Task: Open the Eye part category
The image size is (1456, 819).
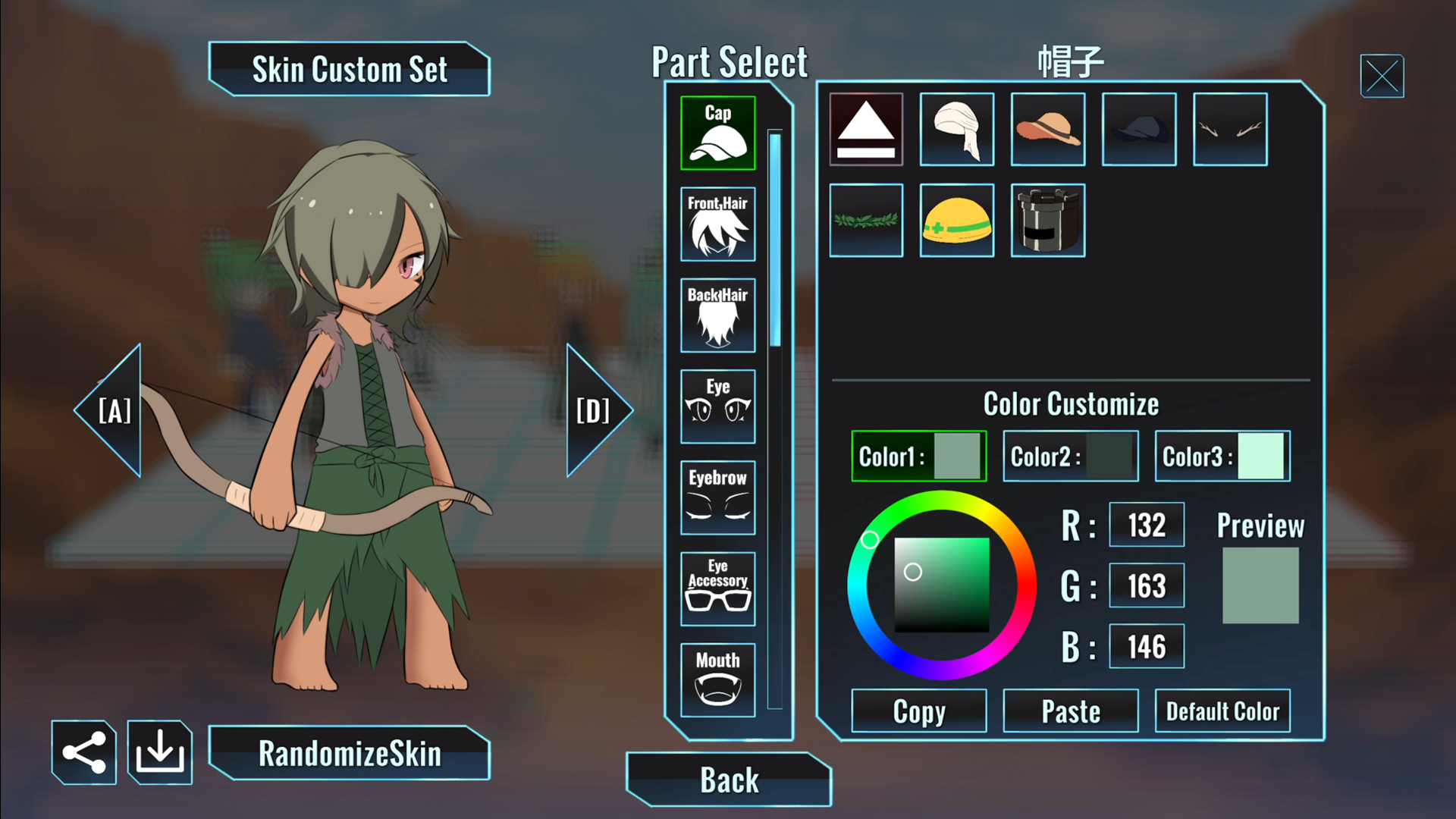Action: 717,406
